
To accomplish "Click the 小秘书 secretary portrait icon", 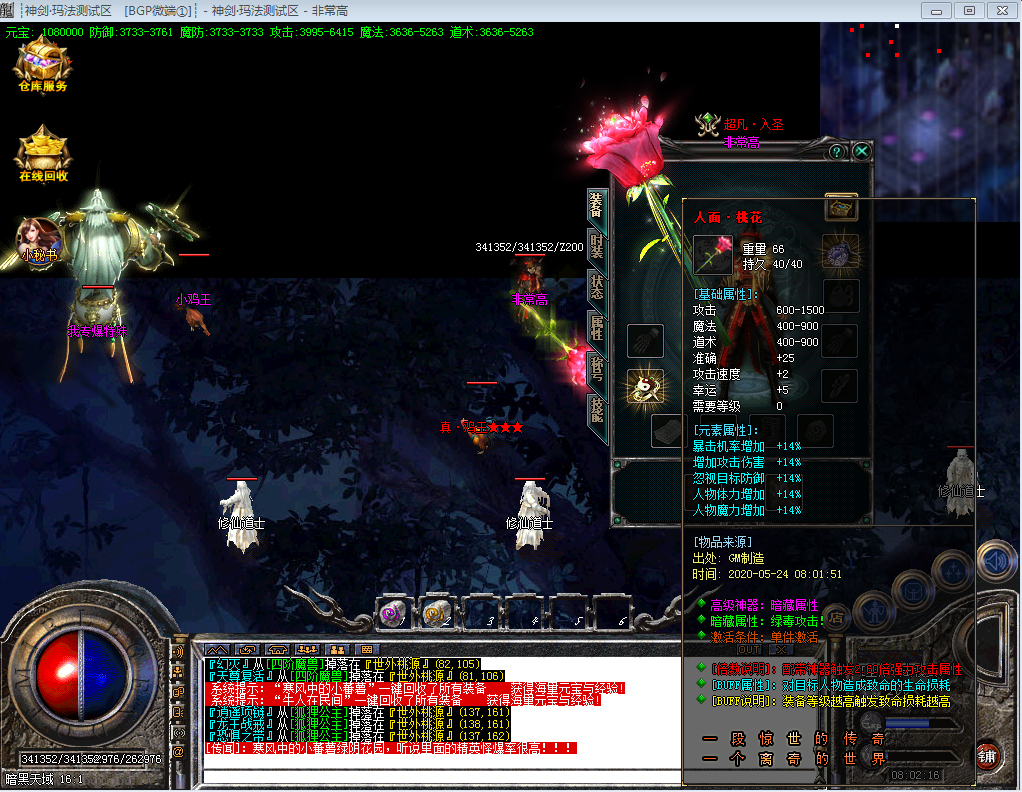I will point(38,240).
